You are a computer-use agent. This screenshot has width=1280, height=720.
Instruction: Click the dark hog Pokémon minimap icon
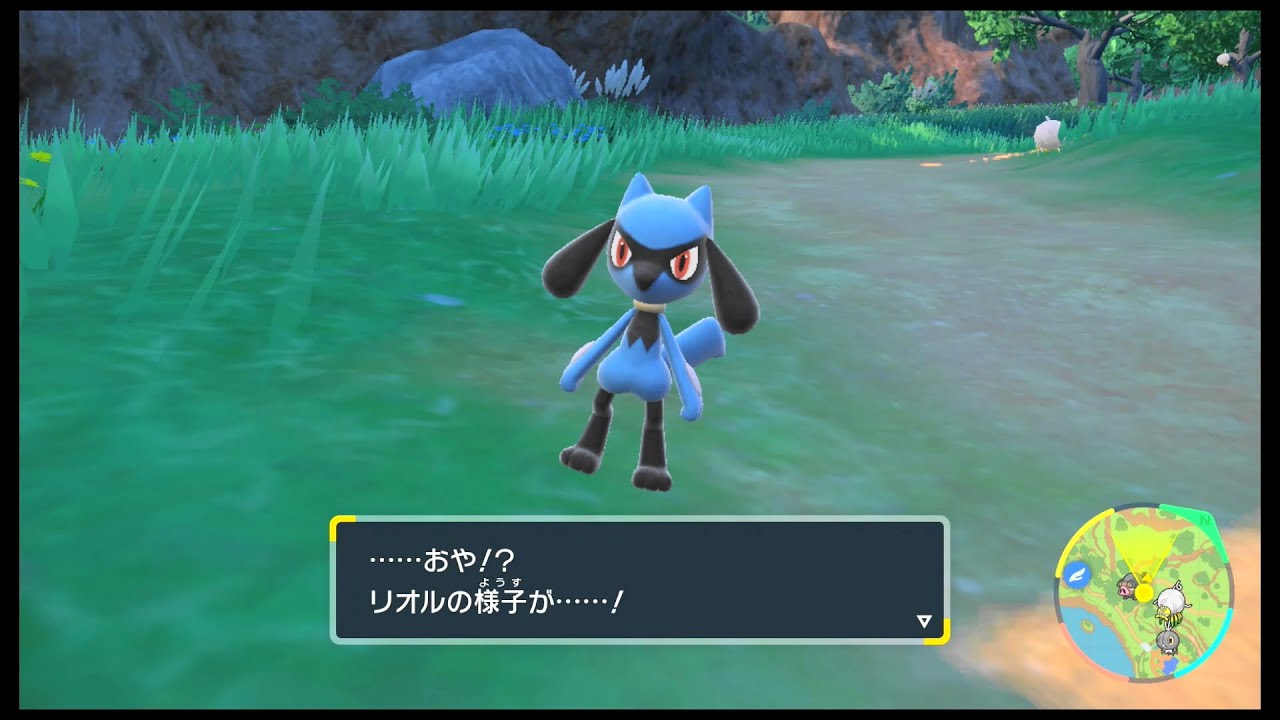[1126, 588]
